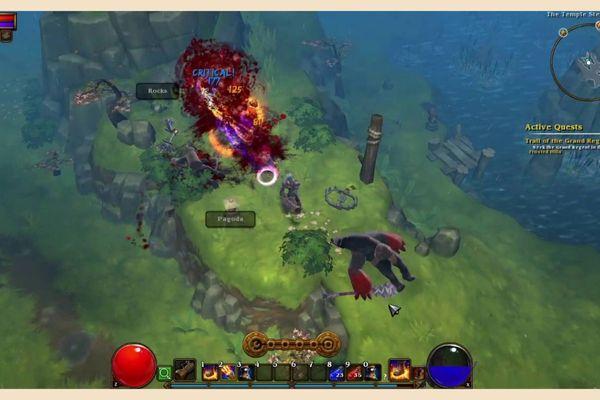Use the red health potion in slot 9
The image size is (600, 400).
point(354,372)
